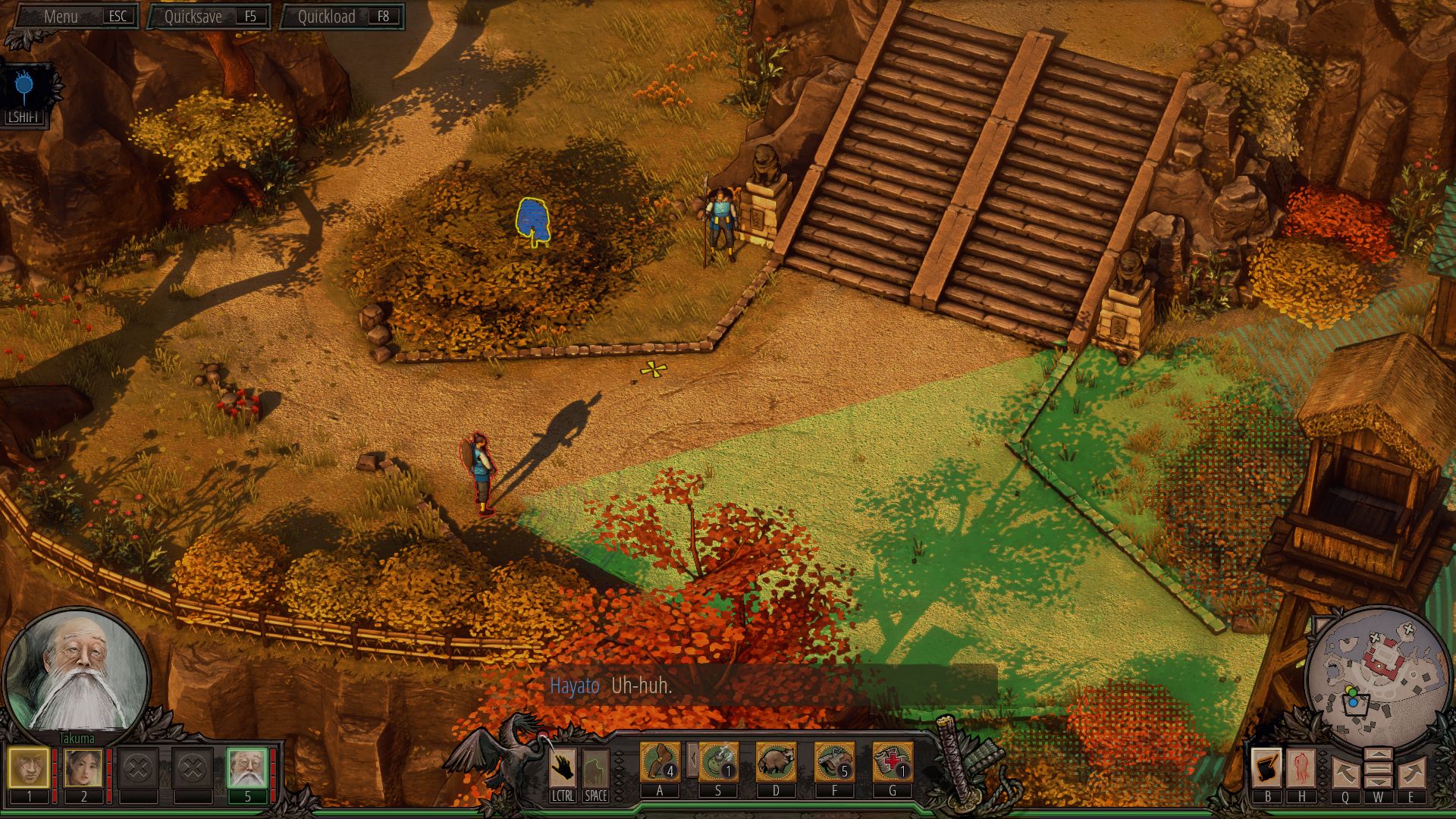Select the first character portrait slot
The width and height of the screenshot is (1456, 819).
[29, 767]
